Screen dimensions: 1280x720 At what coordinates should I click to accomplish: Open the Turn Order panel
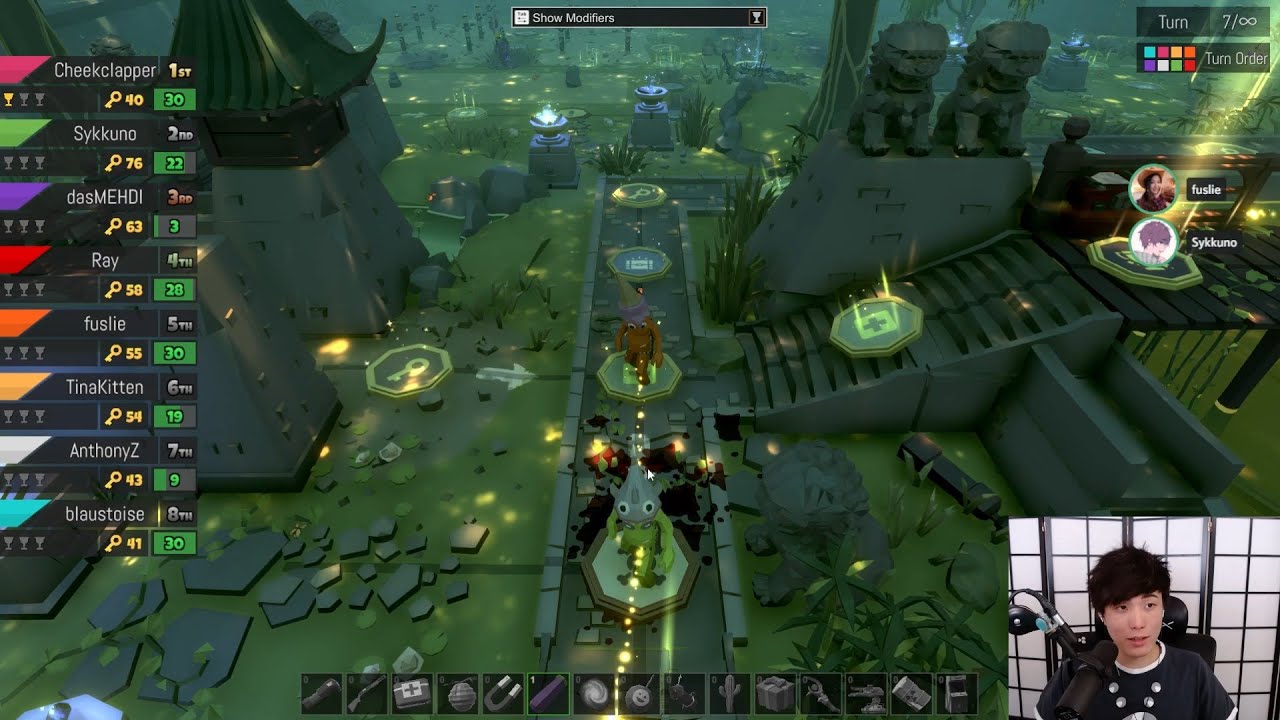tap(1206, 58)
